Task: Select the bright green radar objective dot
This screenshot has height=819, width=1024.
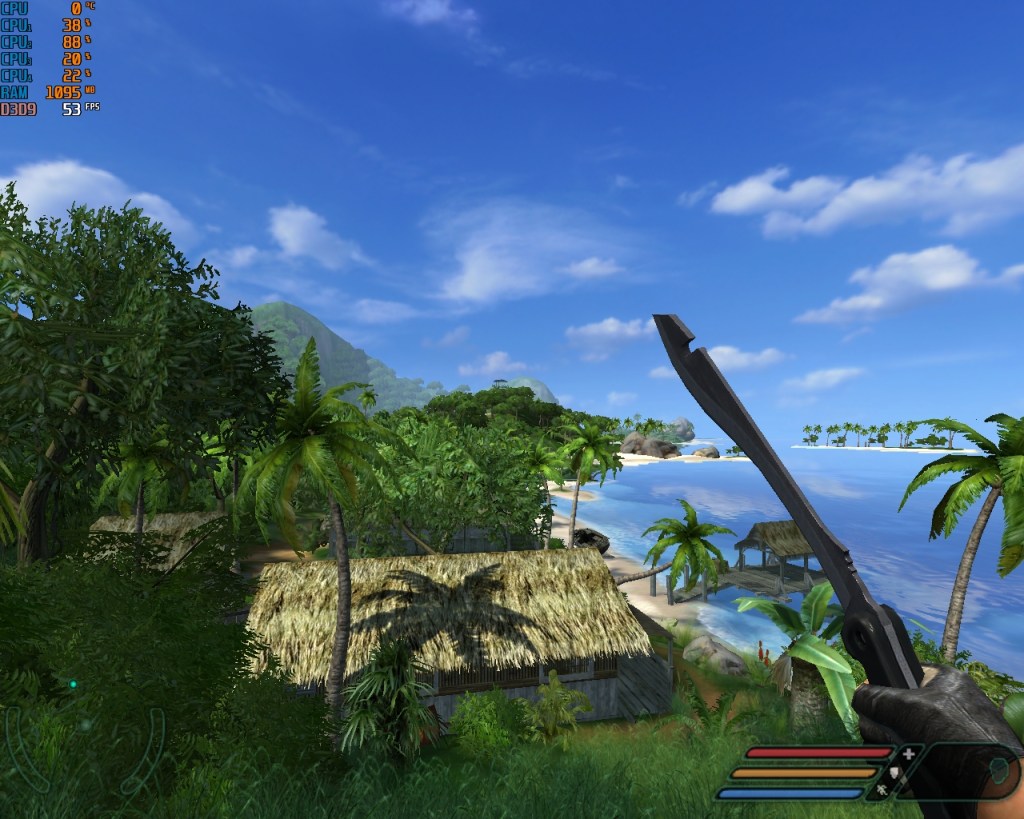Action: click(x=73, y=684)
